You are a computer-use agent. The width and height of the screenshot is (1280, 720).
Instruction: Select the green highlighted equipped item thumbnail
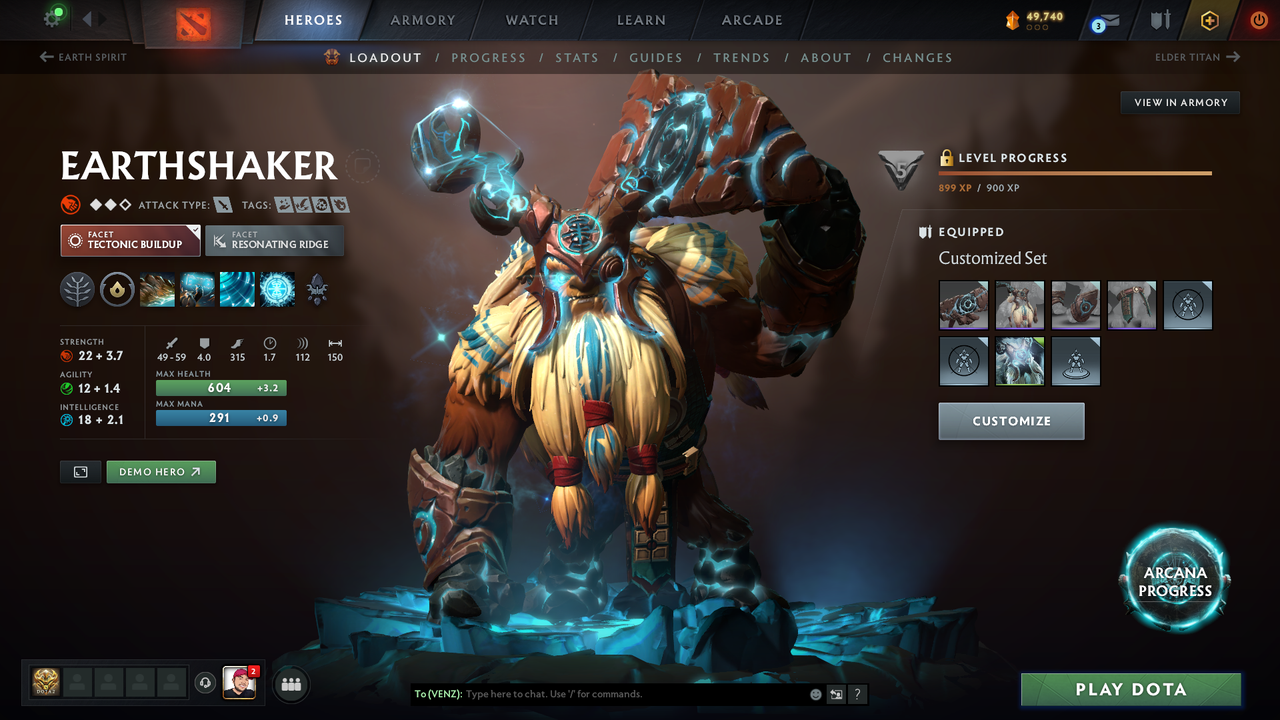click(1019, 361)
